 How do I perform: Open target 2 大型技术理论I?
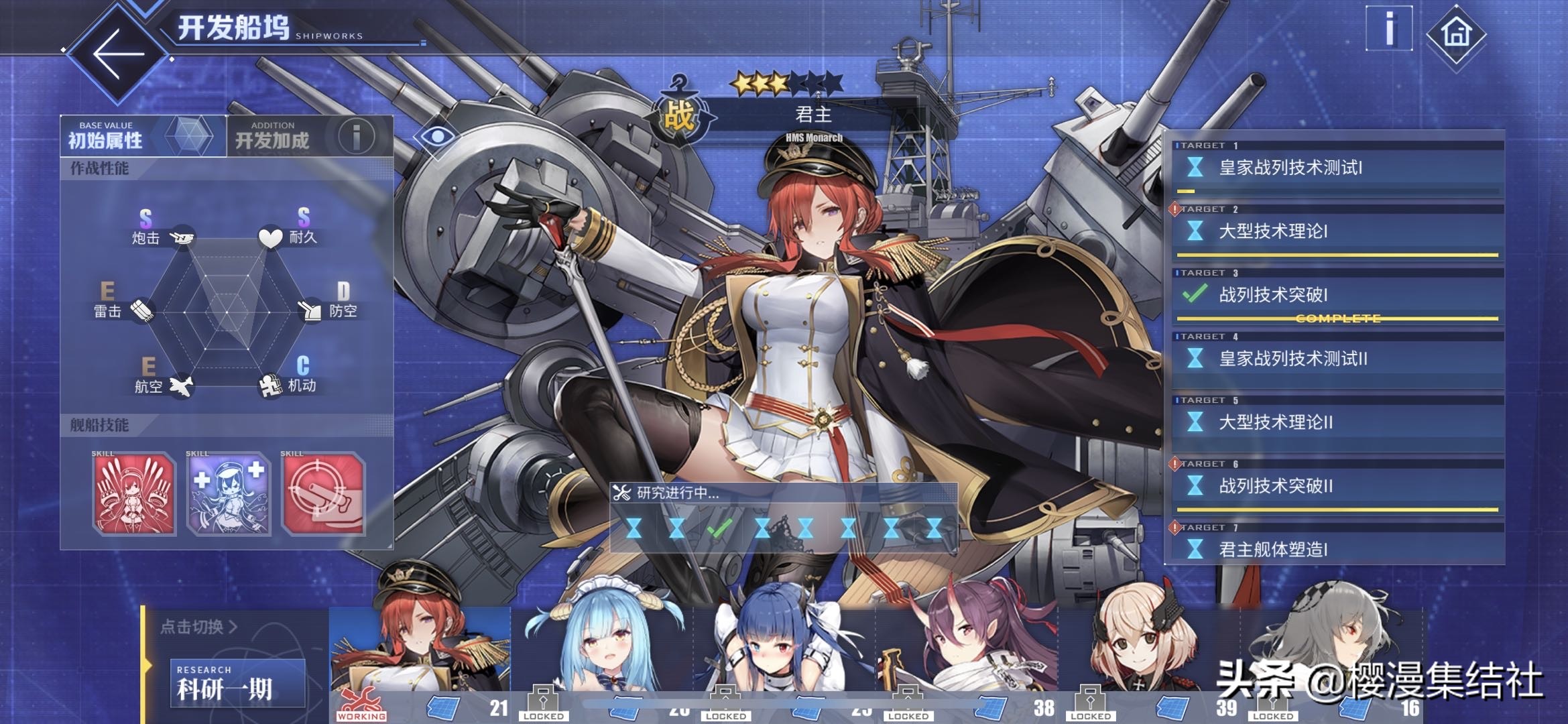(x=1337, y=232)
